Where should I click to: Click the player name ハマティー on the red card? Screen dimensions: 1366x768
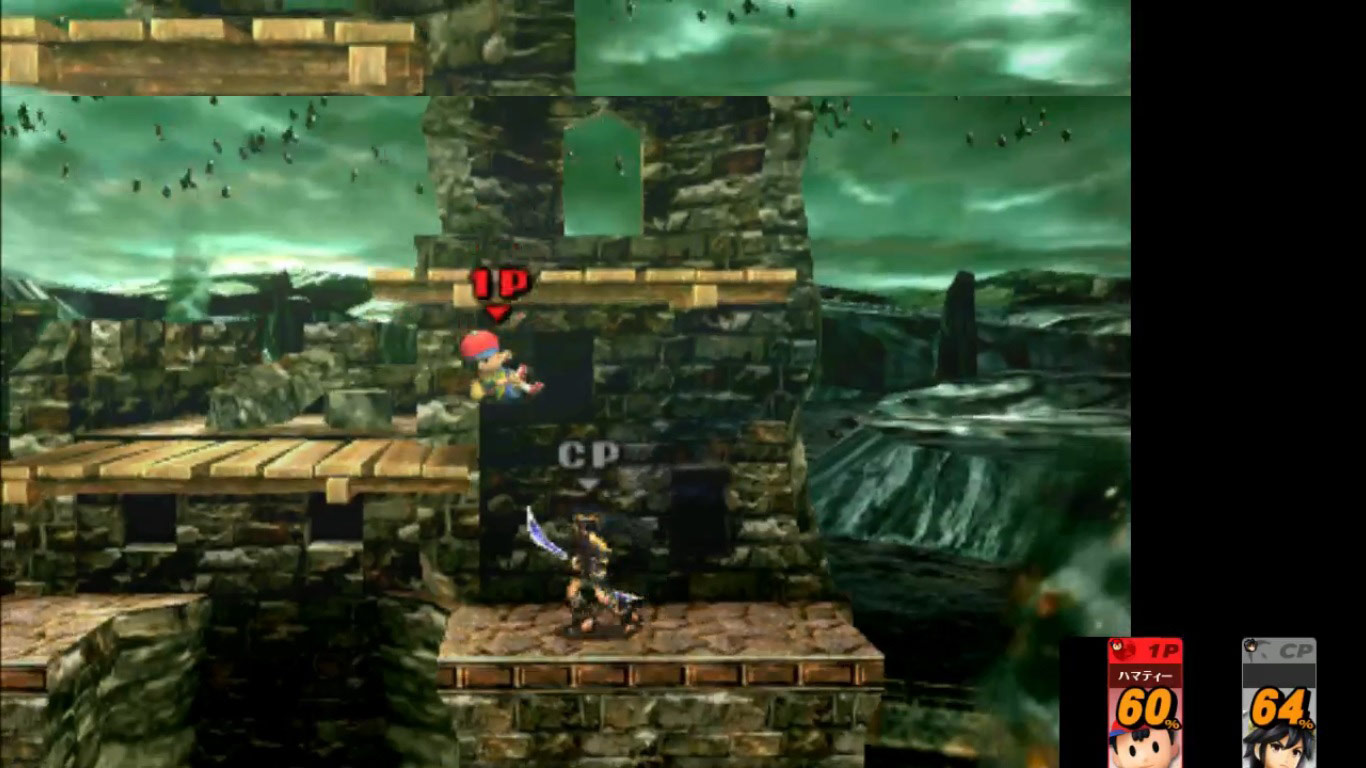pos(1145,675)
